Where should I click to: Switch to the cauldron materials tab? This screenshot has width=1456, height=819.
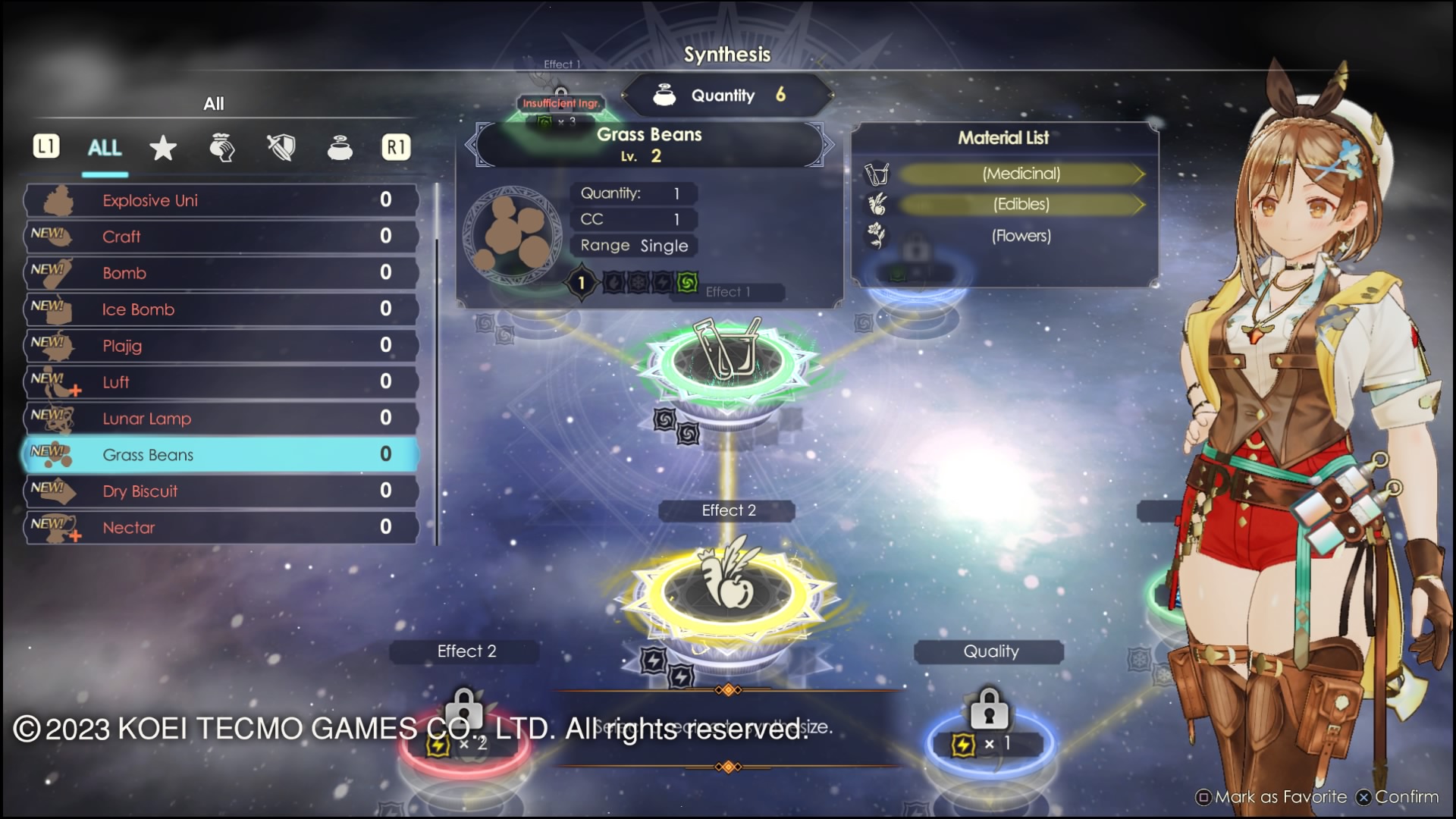(340, 148)
